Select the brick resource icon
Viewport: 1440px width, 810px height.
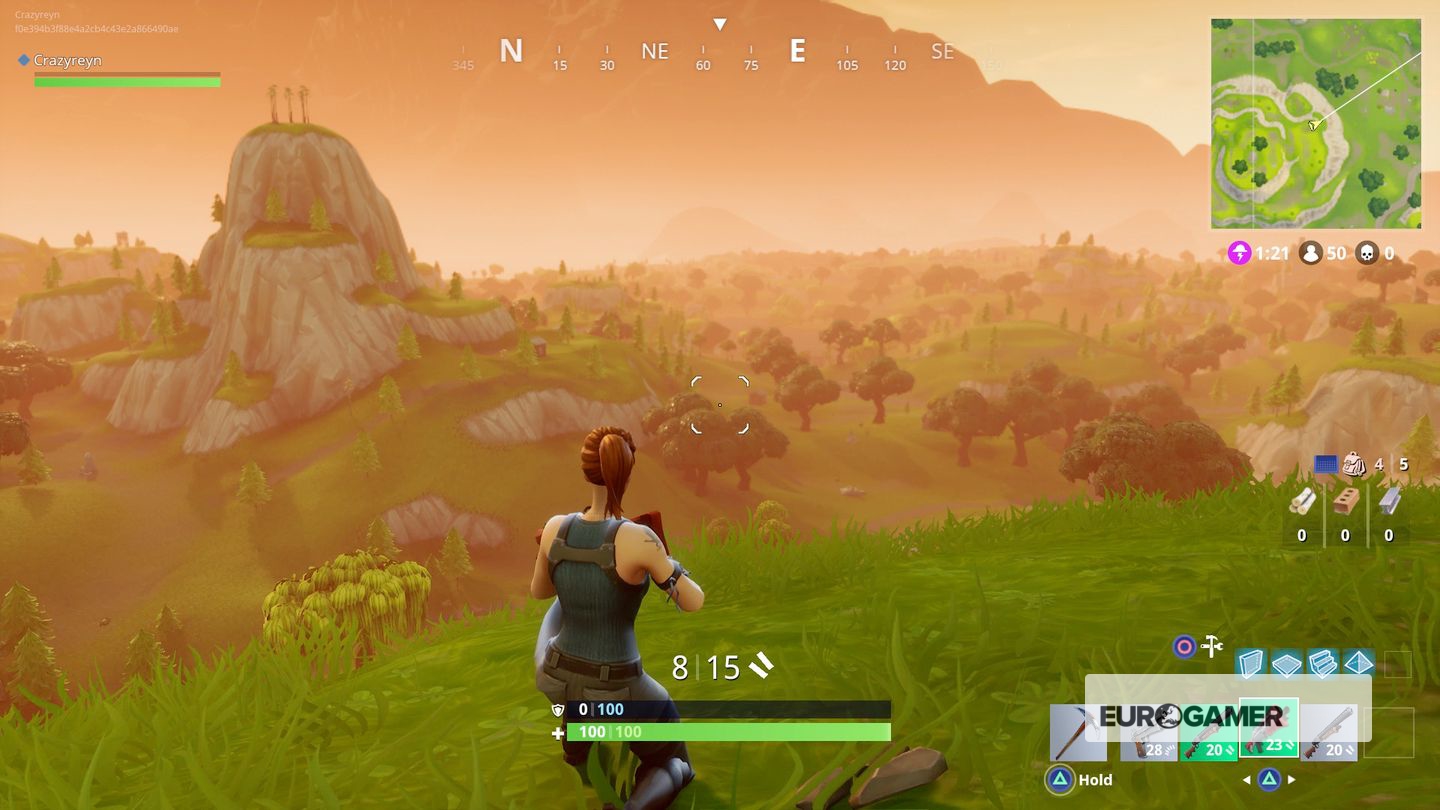(x=1346, y=501)
